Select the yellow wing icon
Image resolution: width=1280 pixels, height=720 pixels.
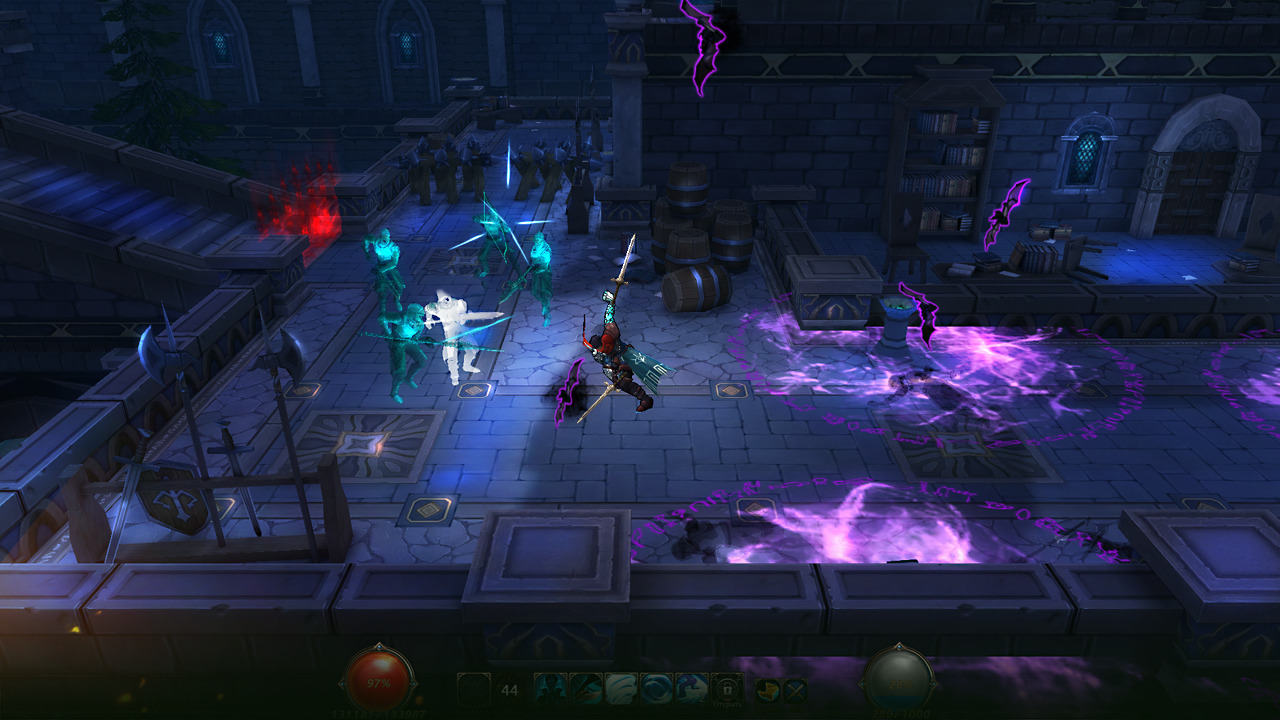click(x=767, y=689)
